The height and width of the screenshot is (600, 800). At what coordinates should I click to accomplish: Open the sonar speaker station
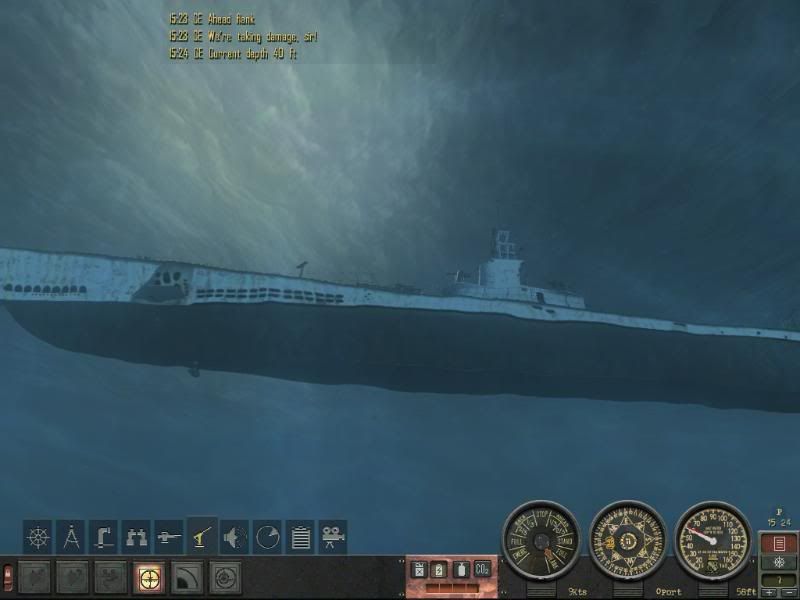(235, 537)
